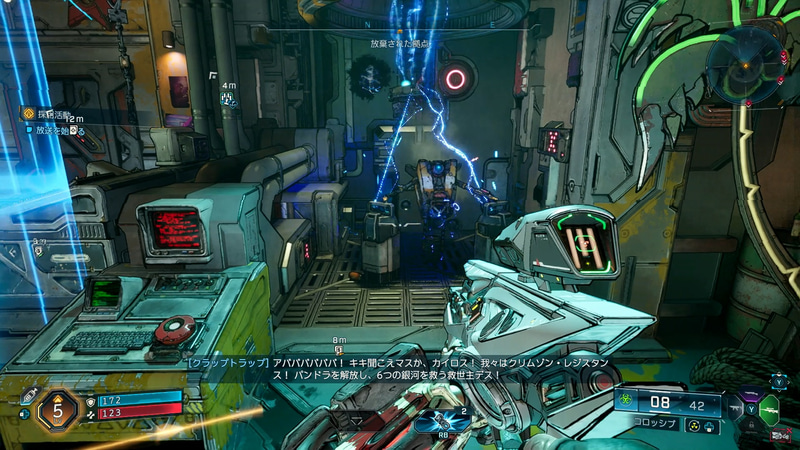The image size is (800, 450).
Task: Click the level 5 character badge
Action: tap(60, 408)
